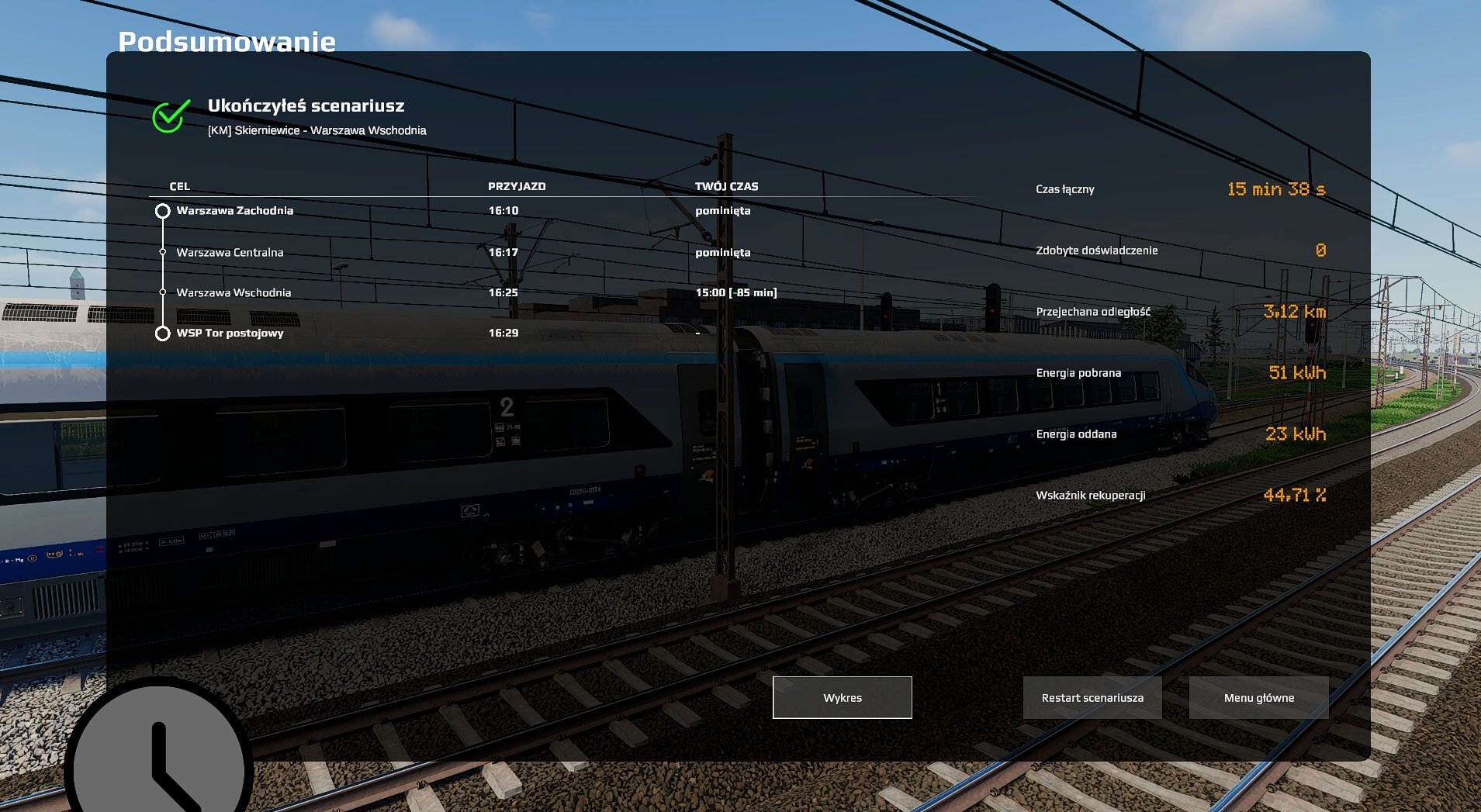This screenshot has height=812, width=1481.
Task: Click Restart scenariusza button
Action: point(1092,697)
